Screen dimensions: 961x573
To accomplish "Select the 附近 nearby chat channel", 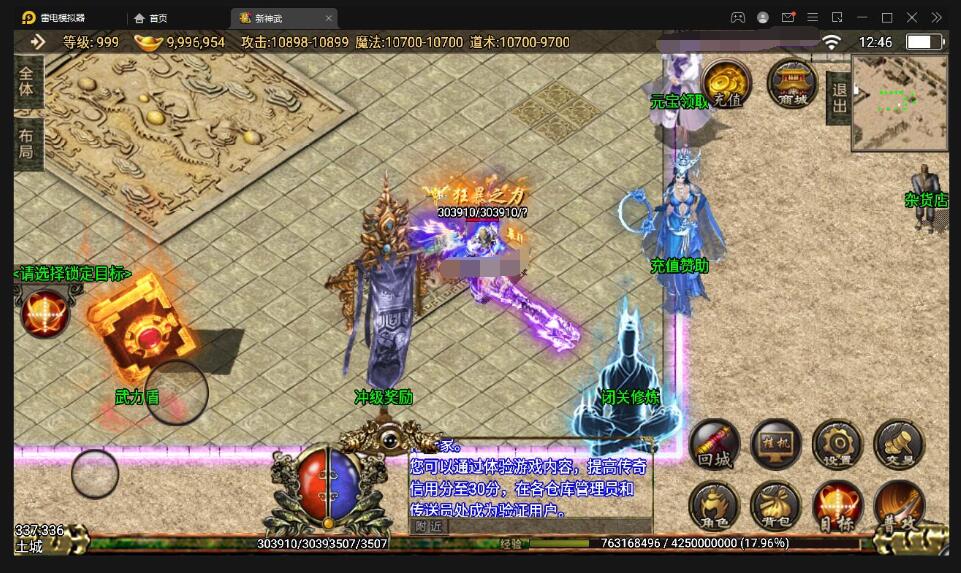I will [x=429, y=525].
